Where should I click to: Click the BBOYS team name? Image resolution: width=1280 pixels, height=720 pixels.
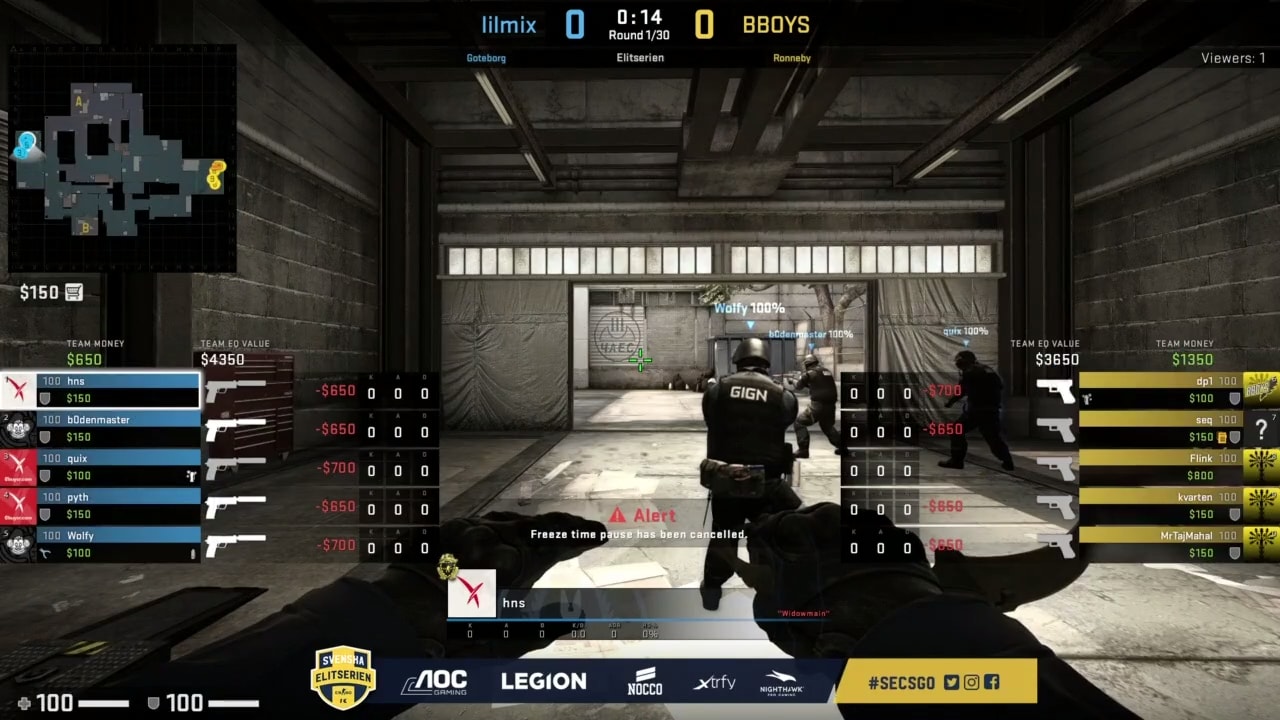(776, 25)
